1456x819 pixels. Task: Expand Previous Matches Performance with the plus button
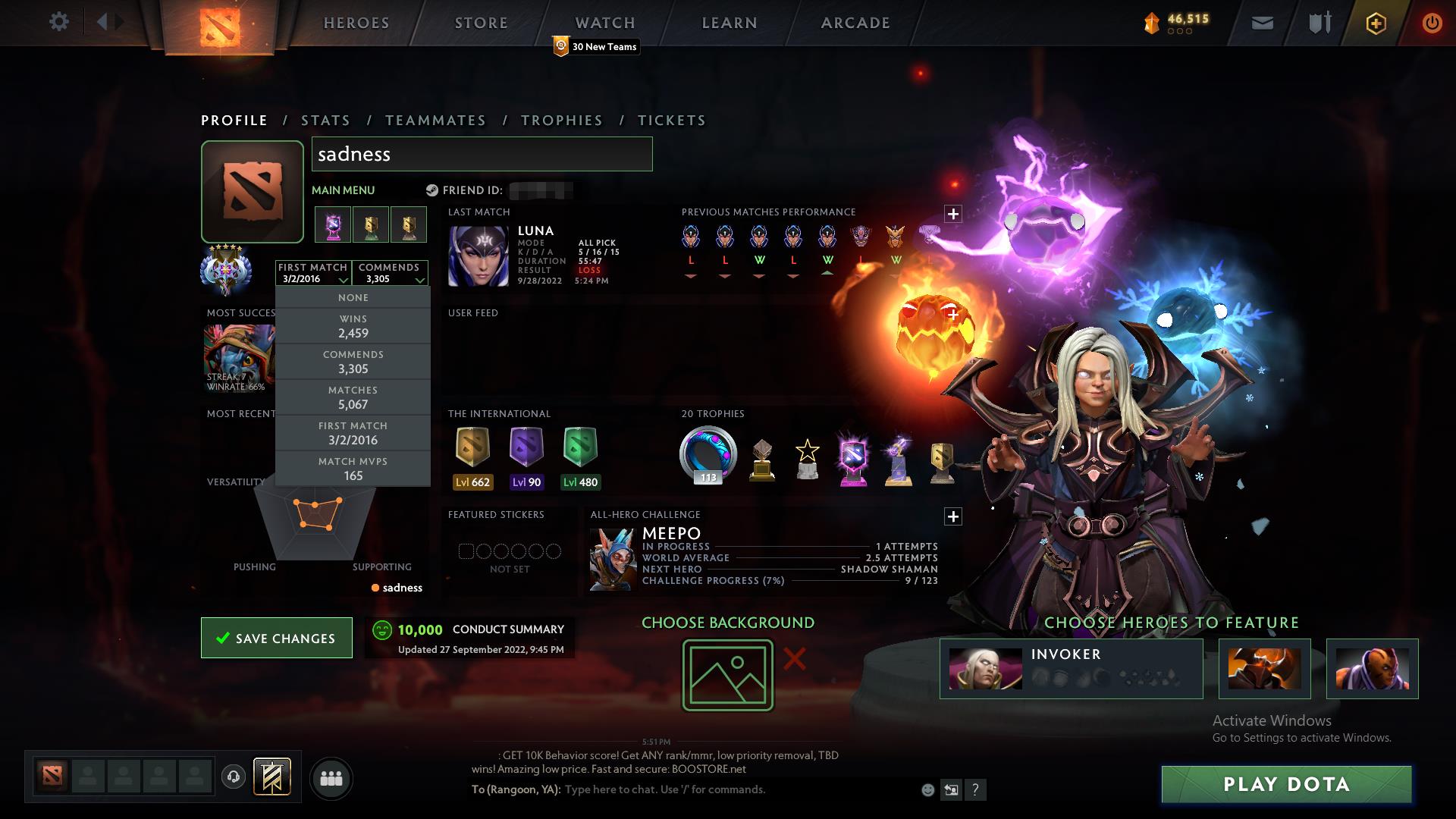[953, 213]
